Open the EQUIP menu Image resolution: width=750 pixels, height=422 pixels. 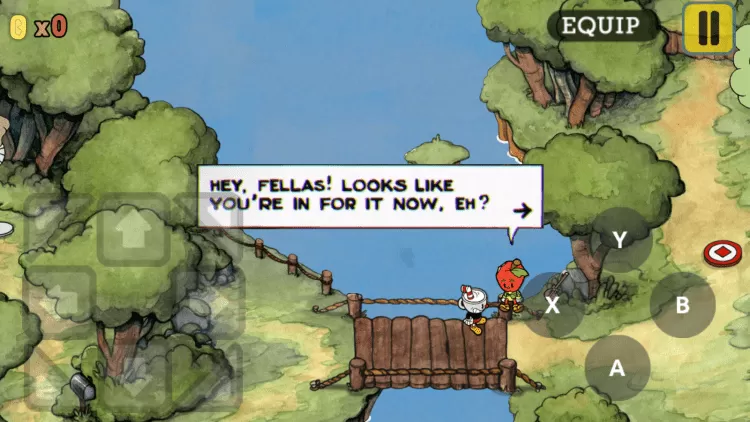[602, 25]
